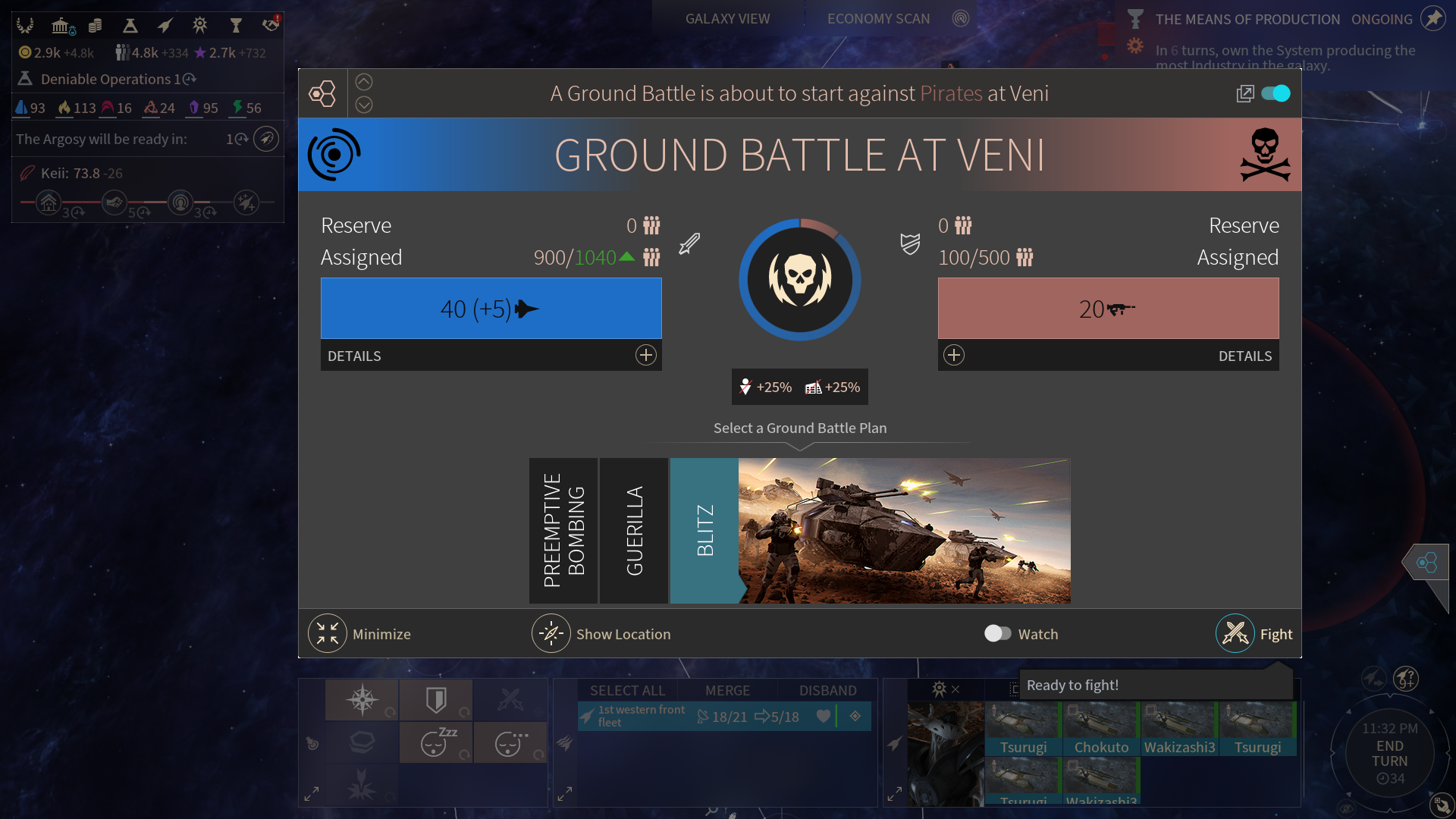Expand the red Pirates' Details panel
The width and height of the screenshot is (1456, 819).
954,356
